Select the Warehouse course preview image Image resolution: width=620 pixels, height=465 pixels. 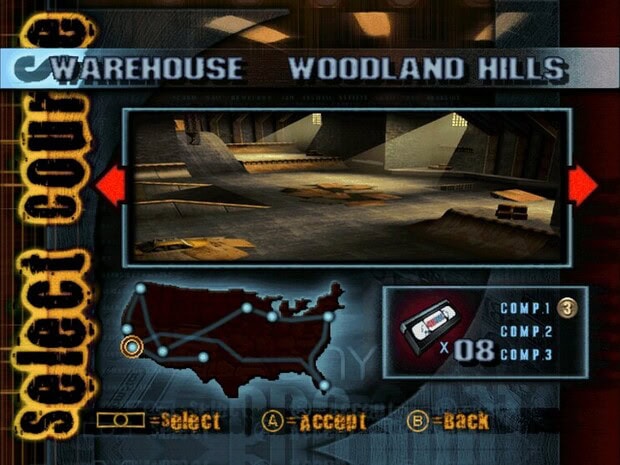click(346, 186)
